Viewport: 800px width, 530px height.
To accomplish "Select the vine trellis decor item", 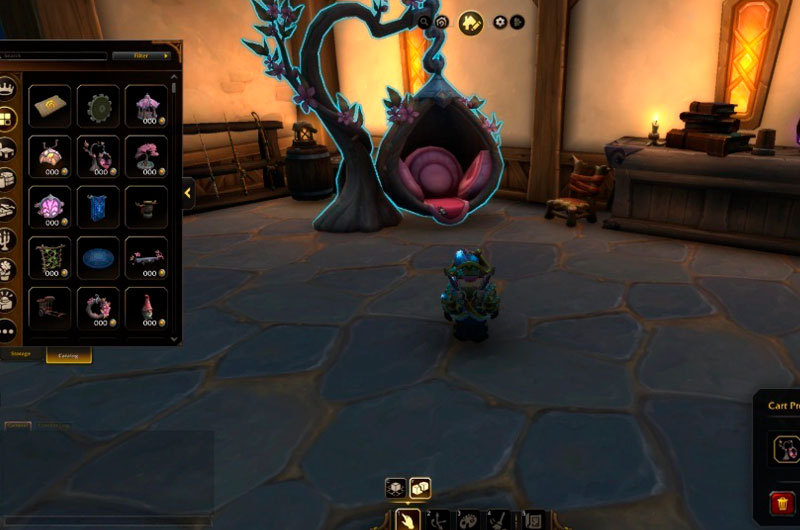I will pos(50,257).
